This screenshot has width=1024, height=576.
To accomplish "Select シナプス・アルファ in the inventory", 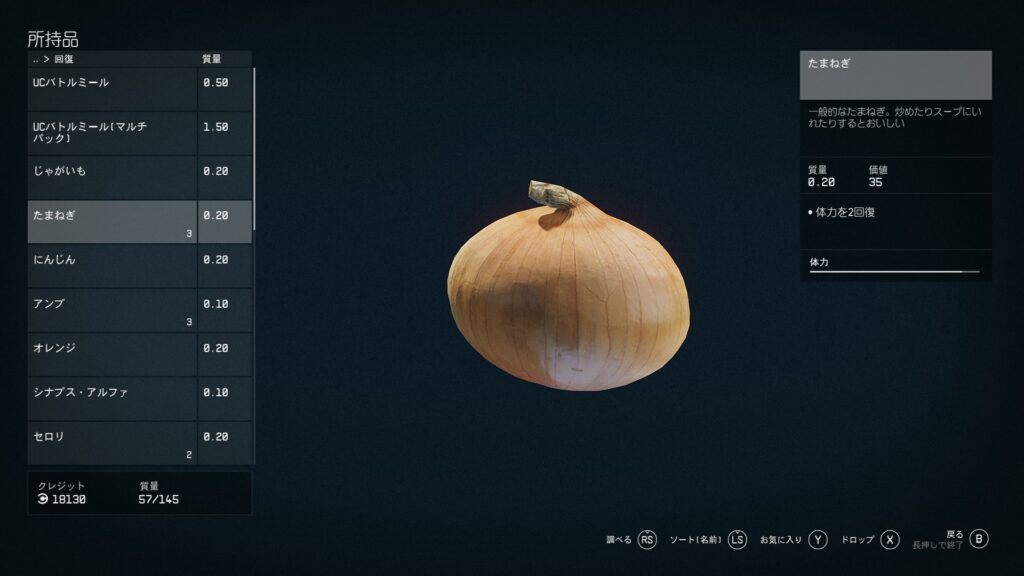I will tap(112, 398).
